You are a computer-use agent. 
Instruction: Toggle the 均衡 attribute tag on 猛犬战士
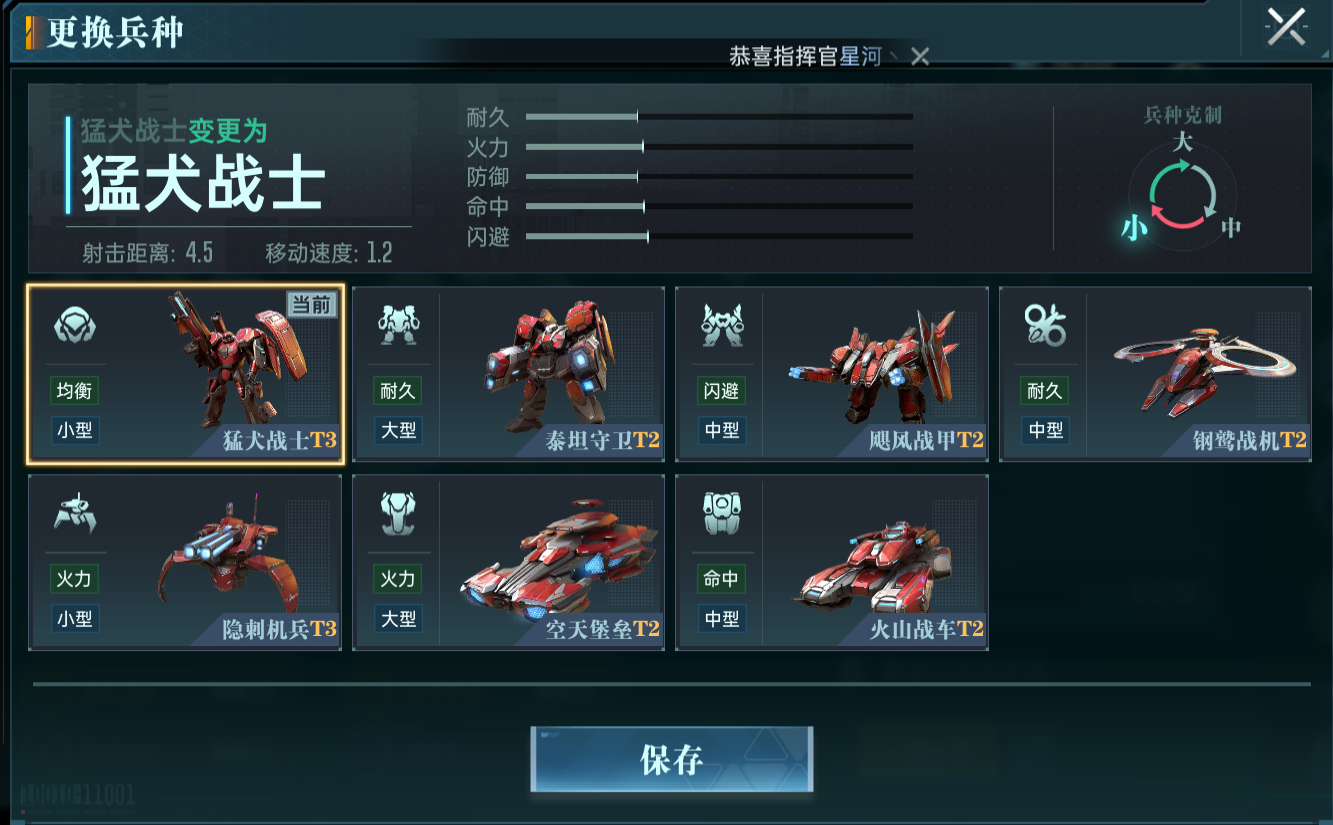(x=73, y=390)
